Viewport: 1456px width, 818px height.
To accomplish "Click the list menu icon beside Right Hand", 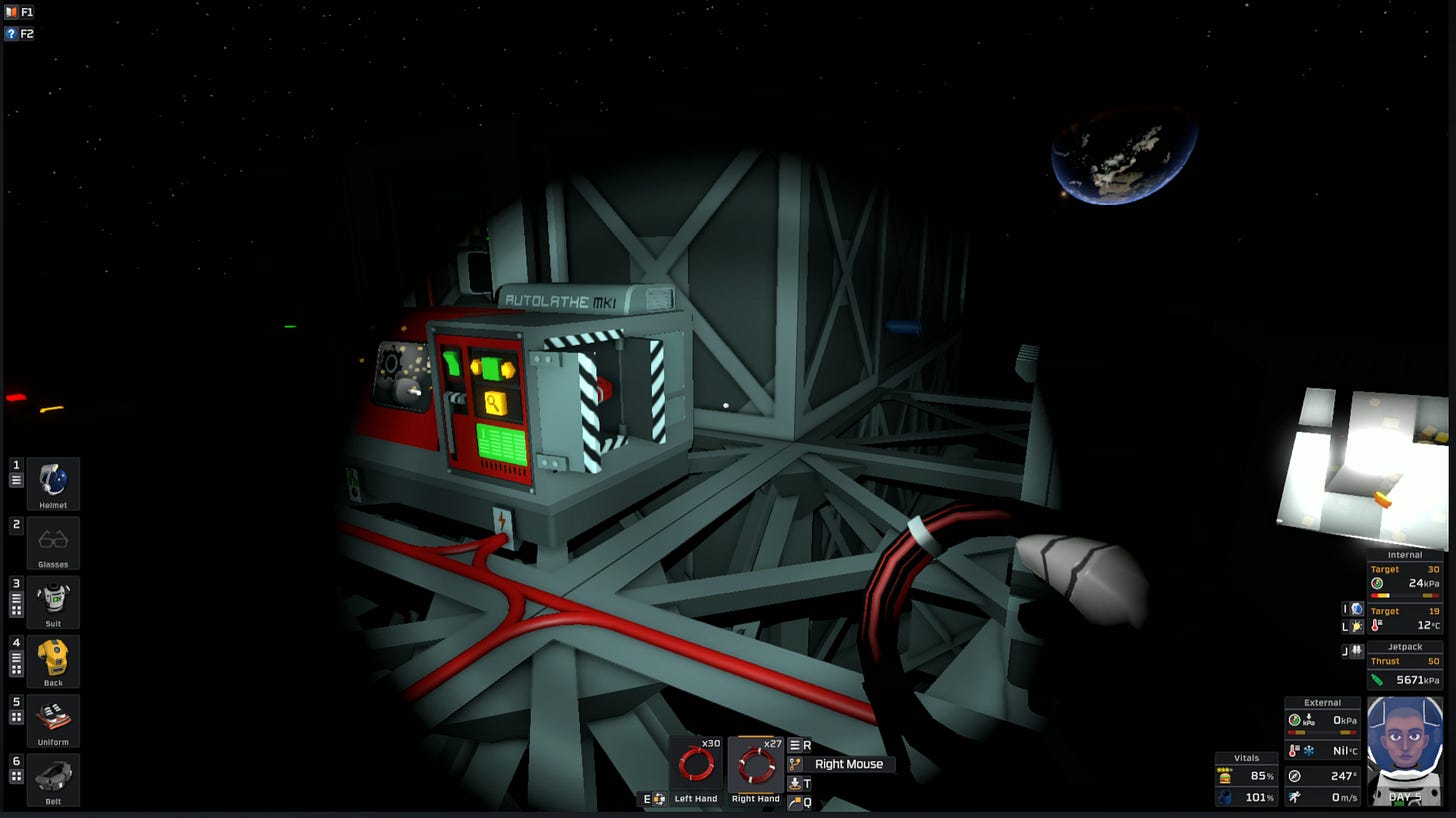I will pyautogui.click(x=795, y=745).
